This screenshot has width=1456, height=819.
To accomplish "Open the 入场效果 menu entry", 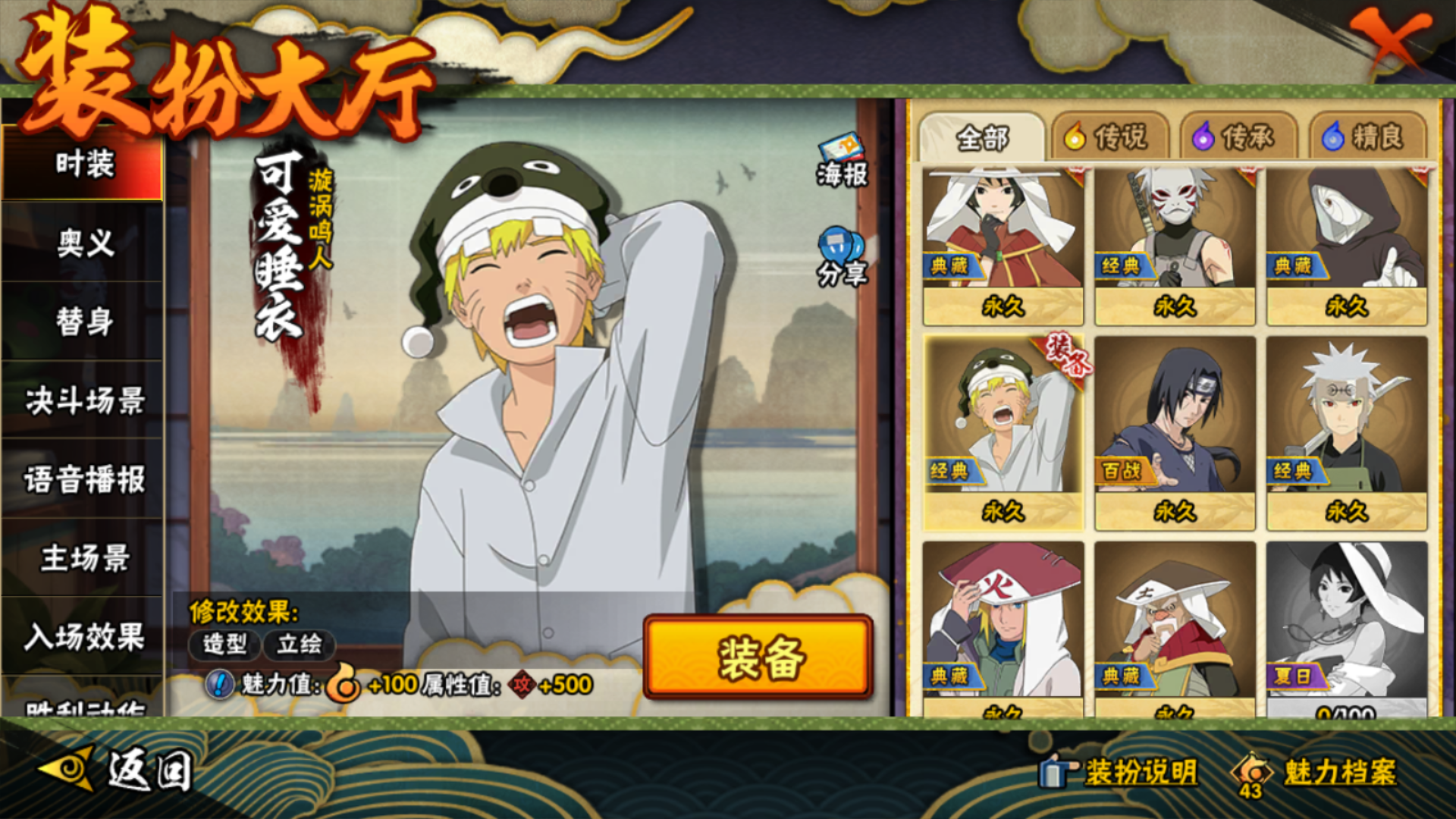I will click(x=83, y=637).
